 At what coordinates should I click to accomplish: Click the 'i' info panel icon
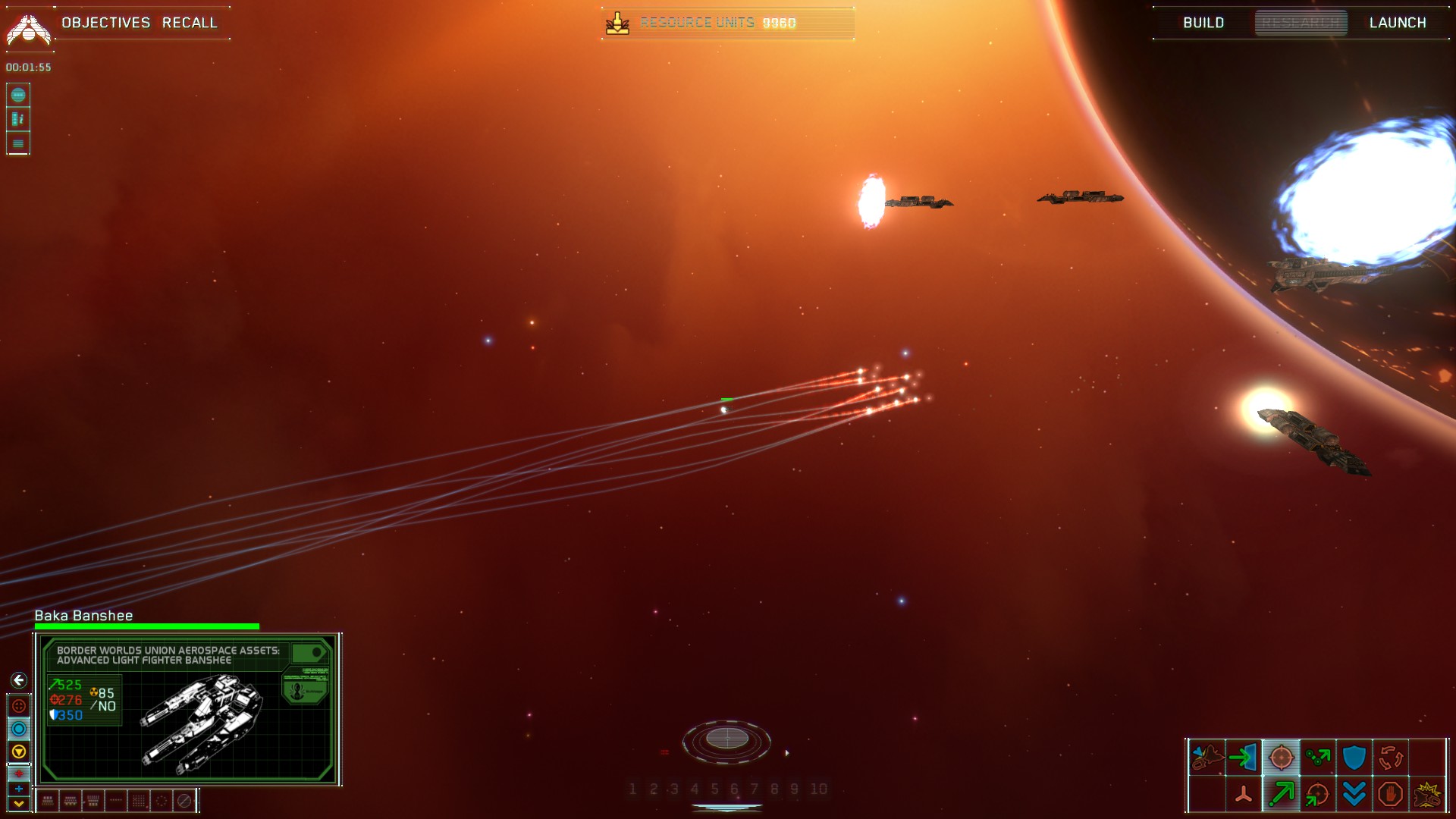pyautogui.click(x=18, y=119)
